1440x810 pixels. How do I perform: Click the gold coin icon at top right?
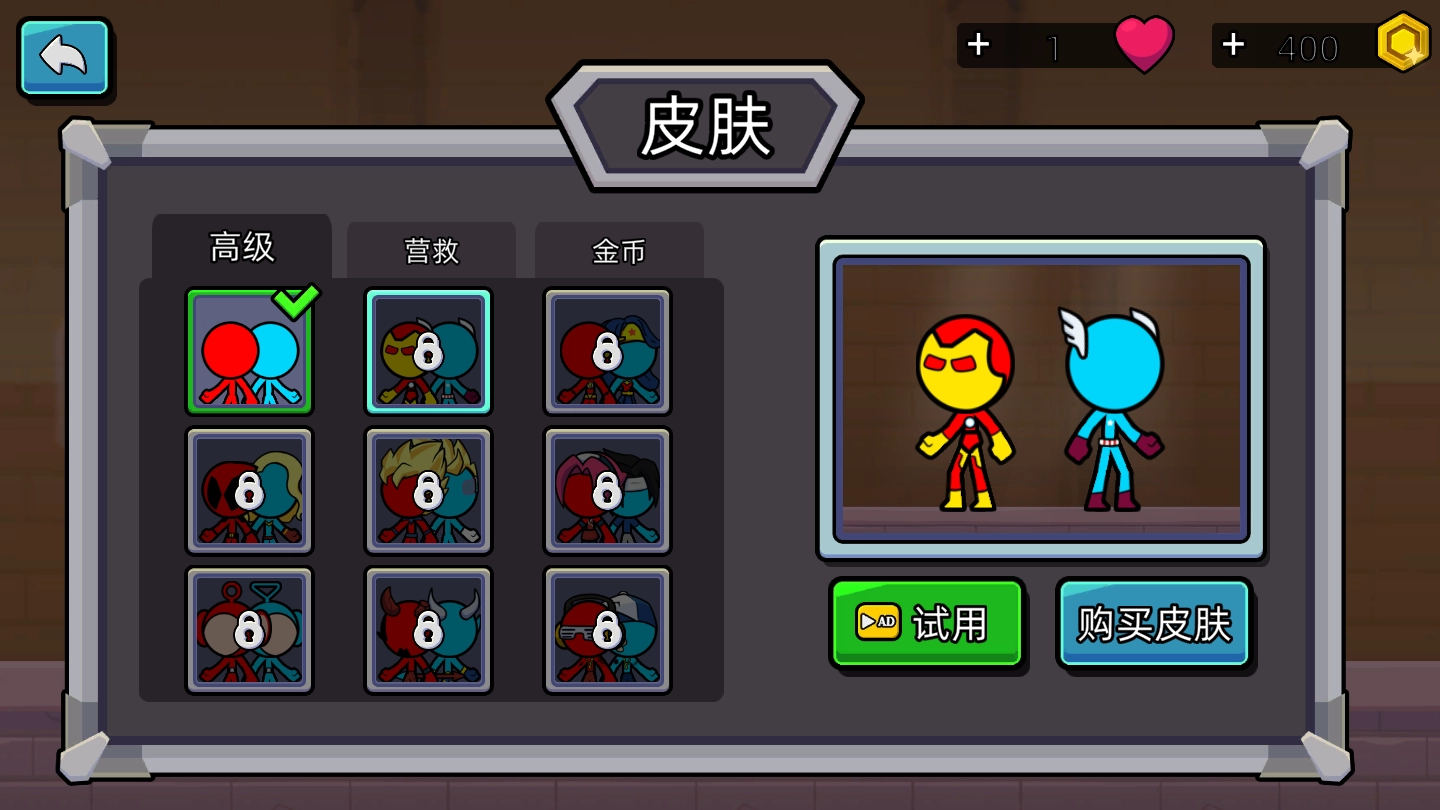click(x=1403, y=43)
